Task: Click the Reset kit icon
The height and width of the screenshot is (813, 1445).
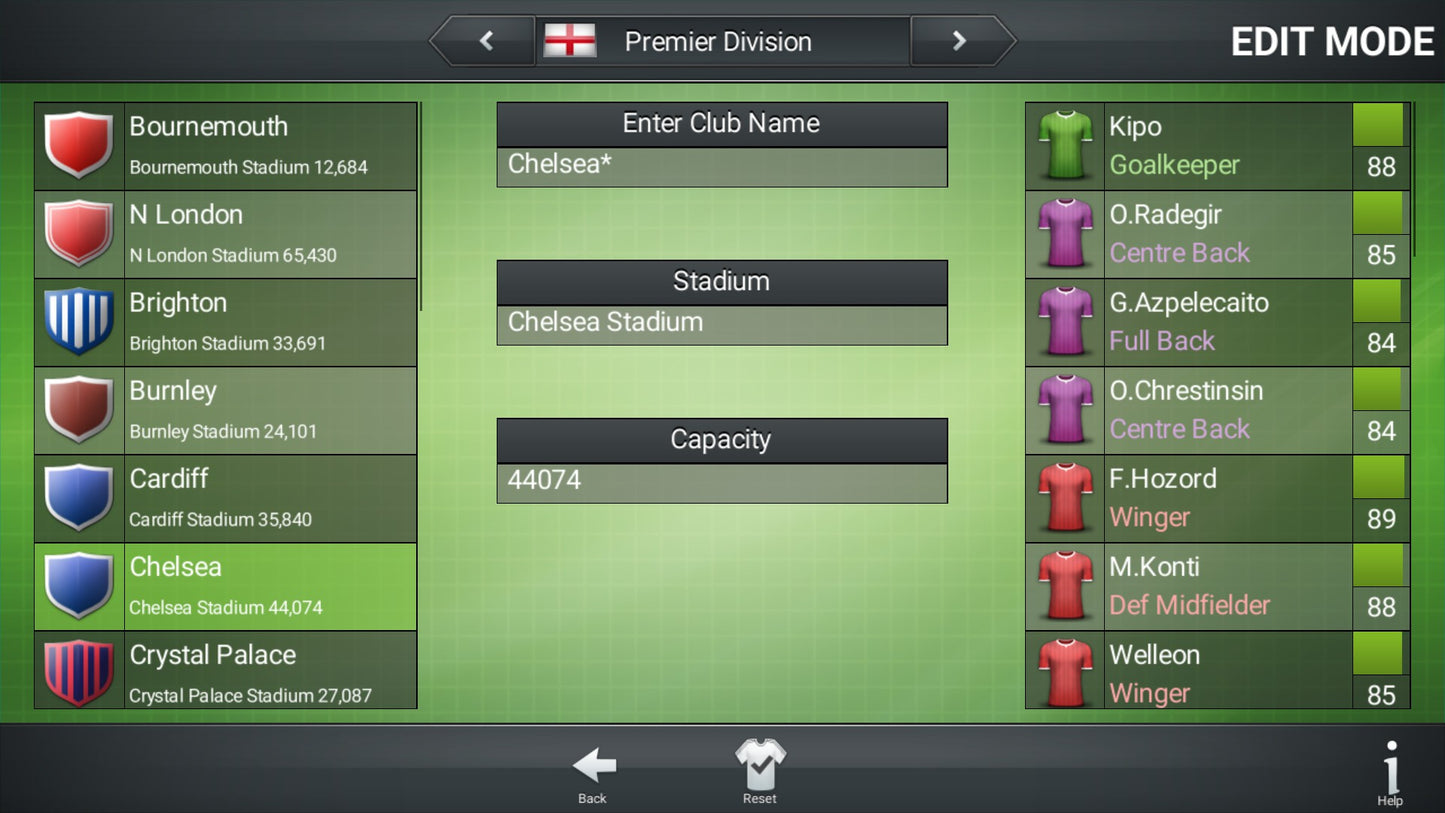Action: 760,762
